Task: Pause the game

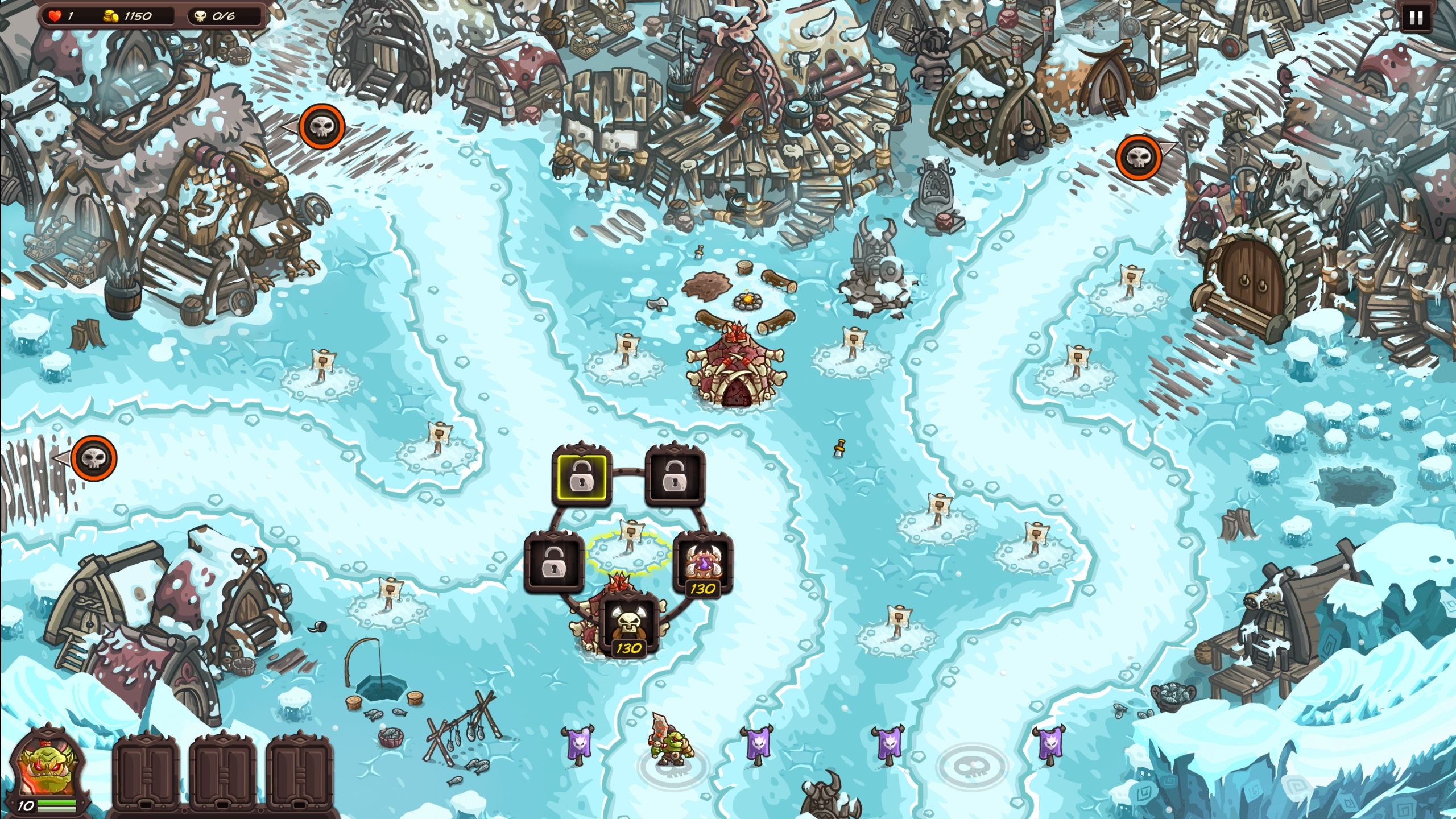Action: point(1416,18)
